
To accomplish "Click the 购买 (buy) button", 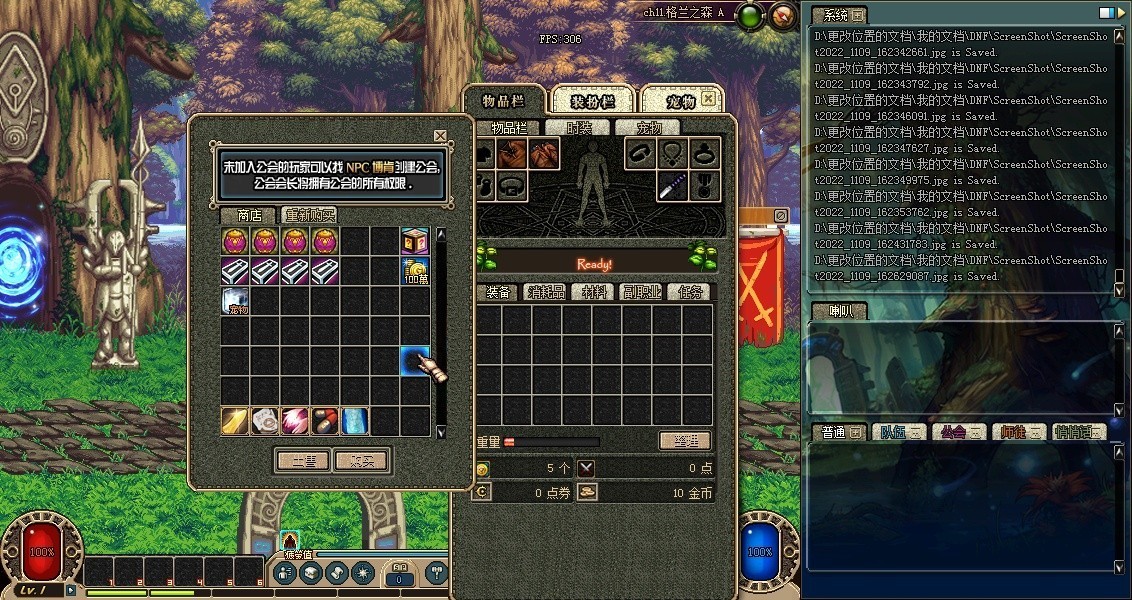I will point(361,461).
